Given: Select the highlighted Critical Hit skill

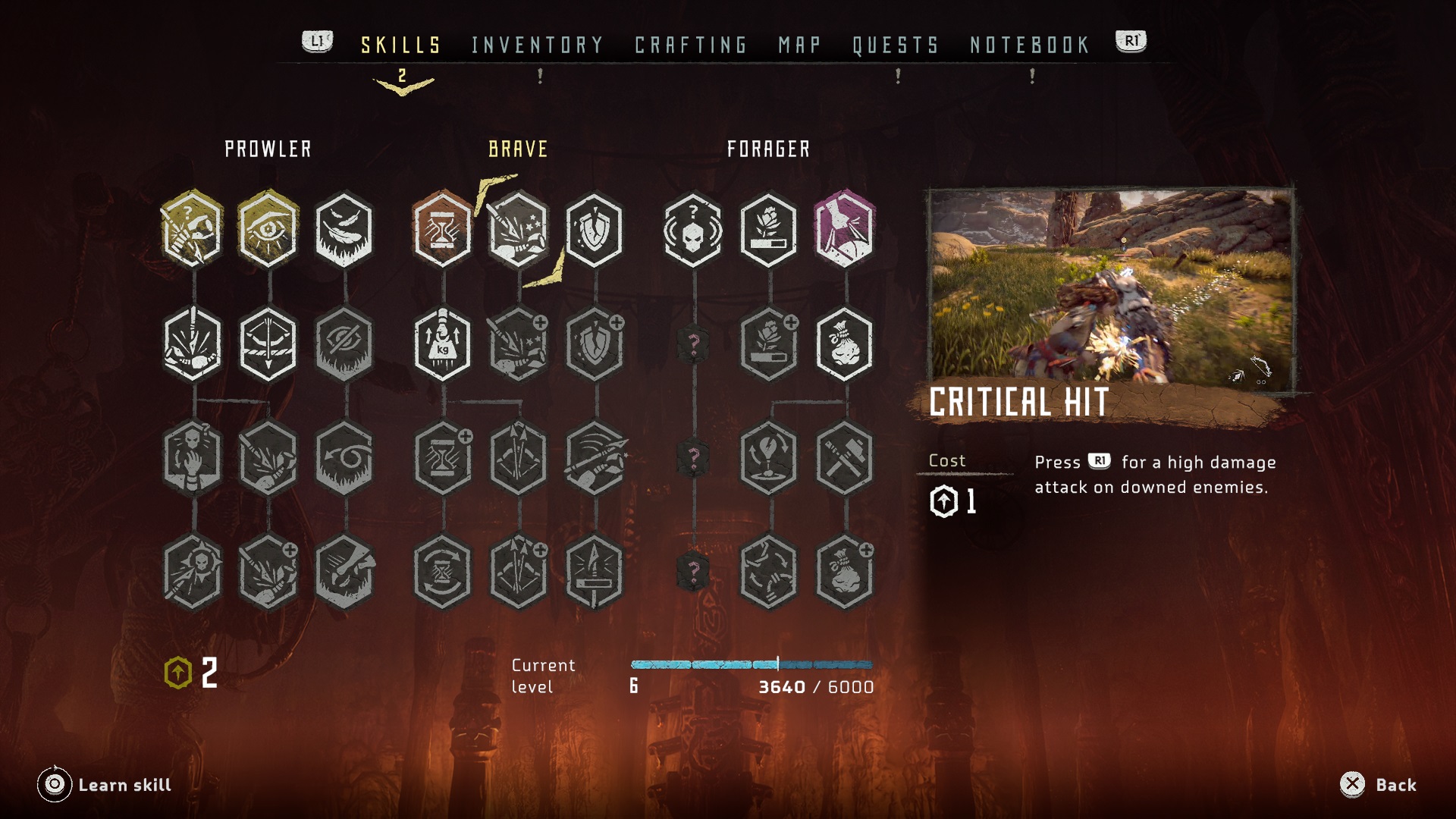Looking at the screenshot, I should [x=519, y=229].
